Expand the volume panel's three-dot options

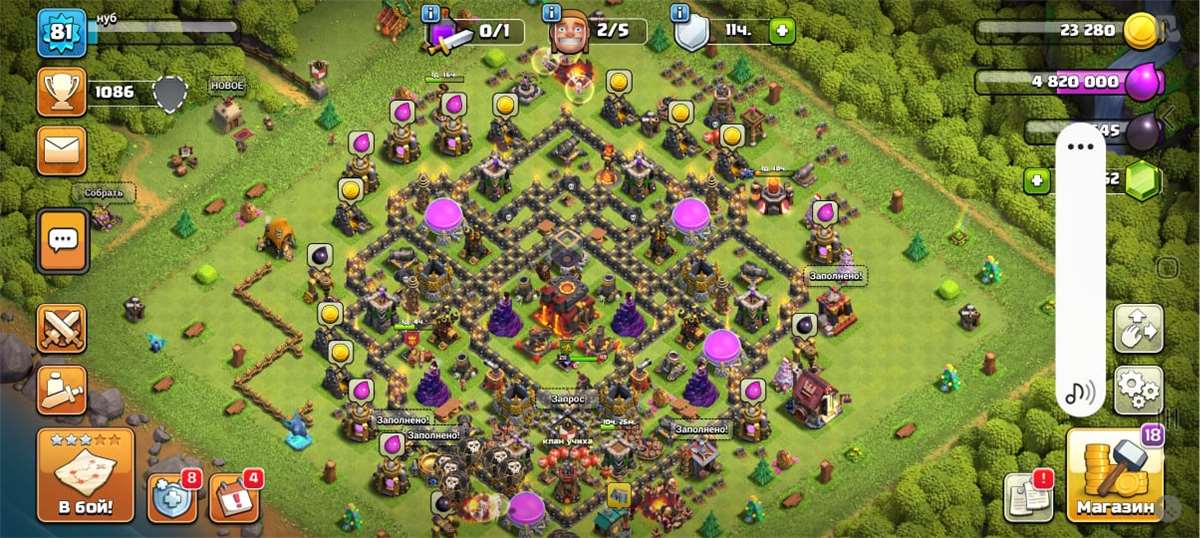pyautogui.click(x=1081, y=147)
